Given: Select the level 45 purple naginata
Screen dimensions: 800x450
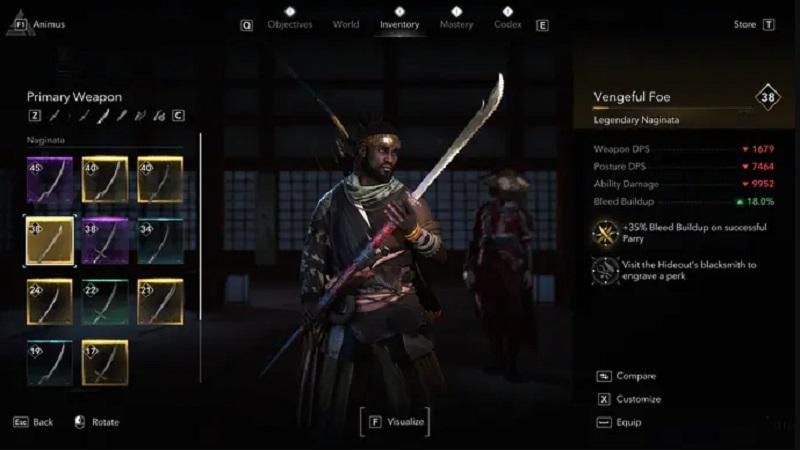Looking at the screenshot, I should tap(49, 179).
